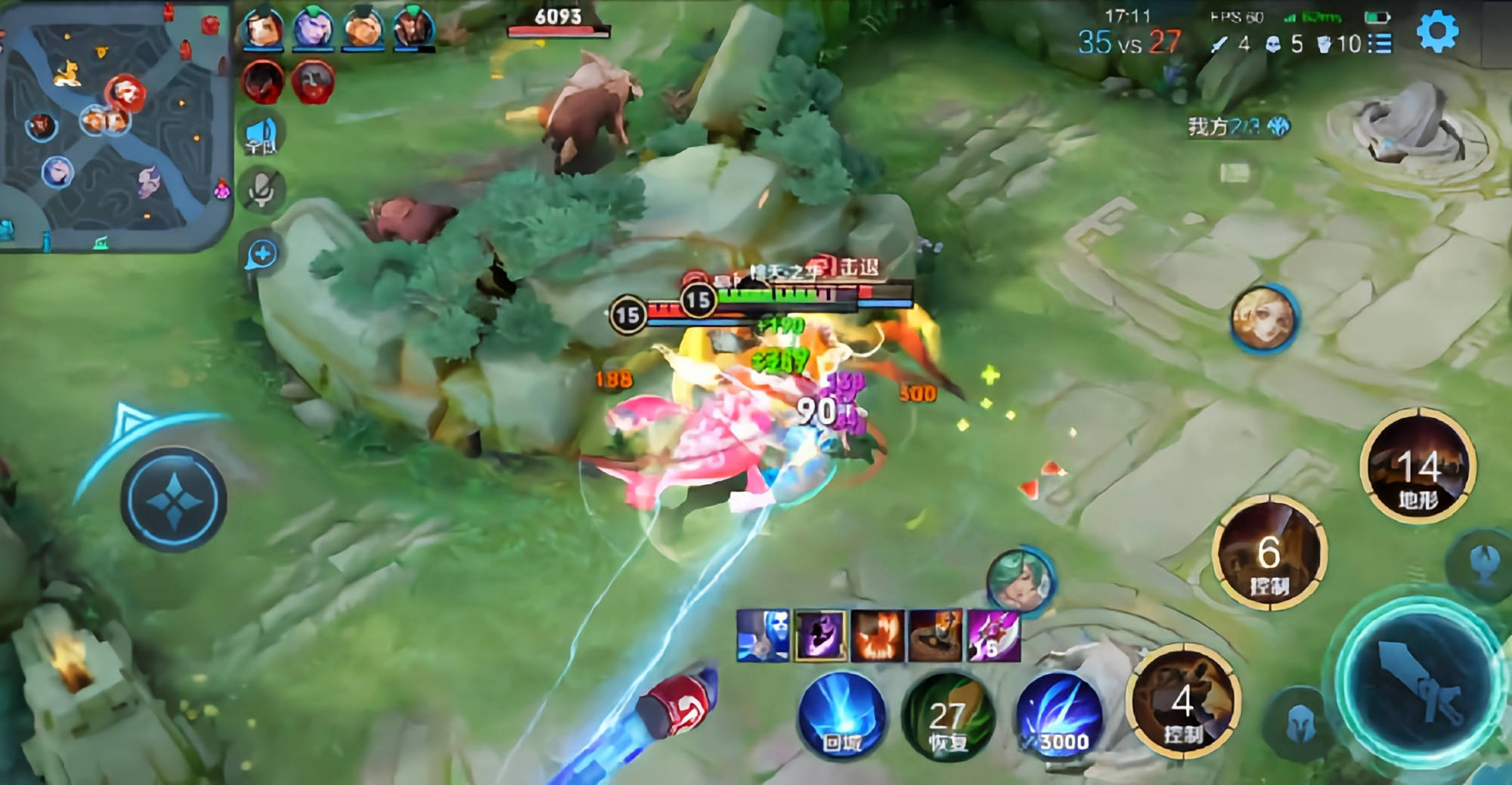Select the purple hooded item slot
This screenshot has height=785, width=1512.
click(820, 635)
